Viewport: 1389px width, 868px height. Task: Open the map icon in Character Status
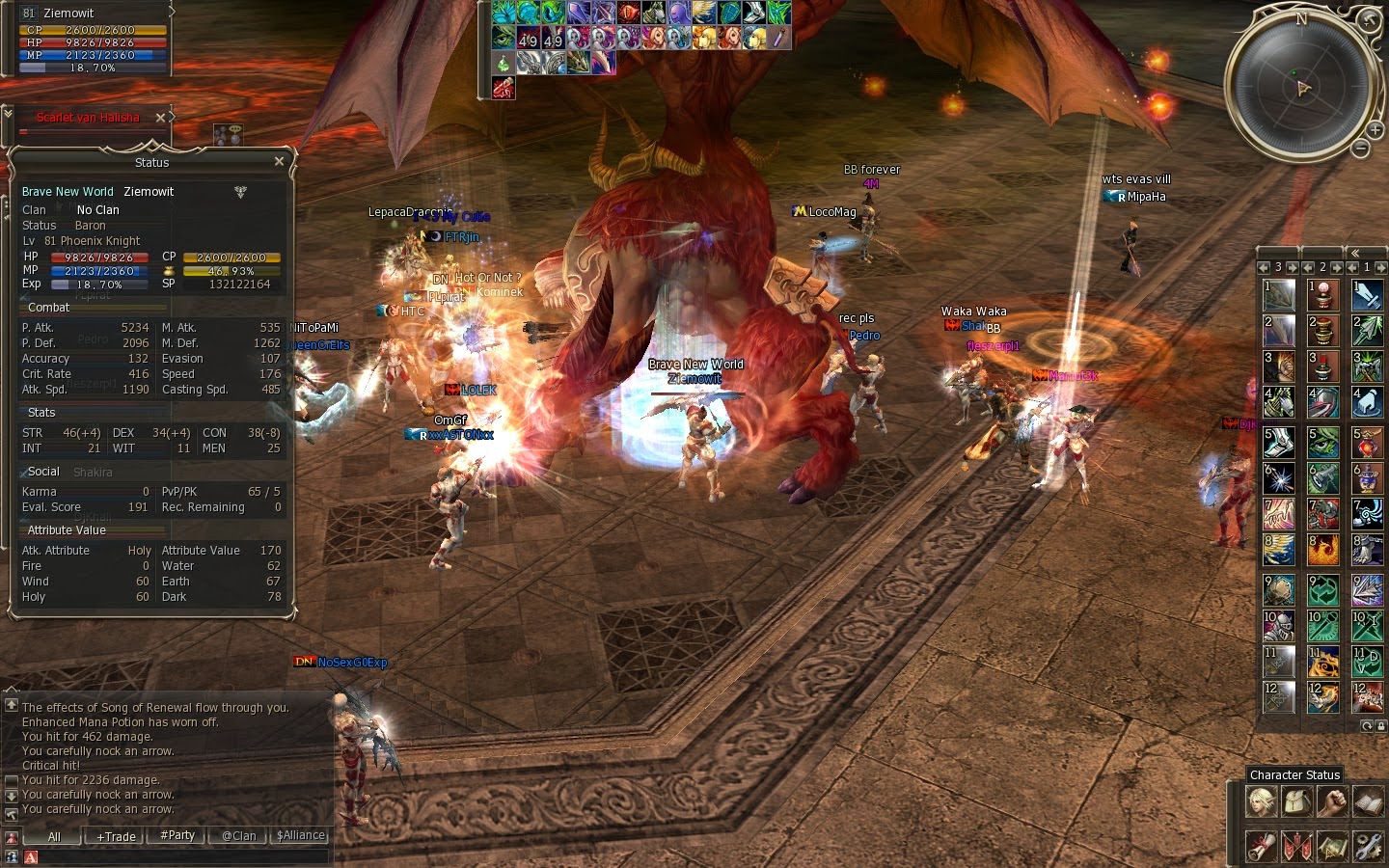[1332, 846]
